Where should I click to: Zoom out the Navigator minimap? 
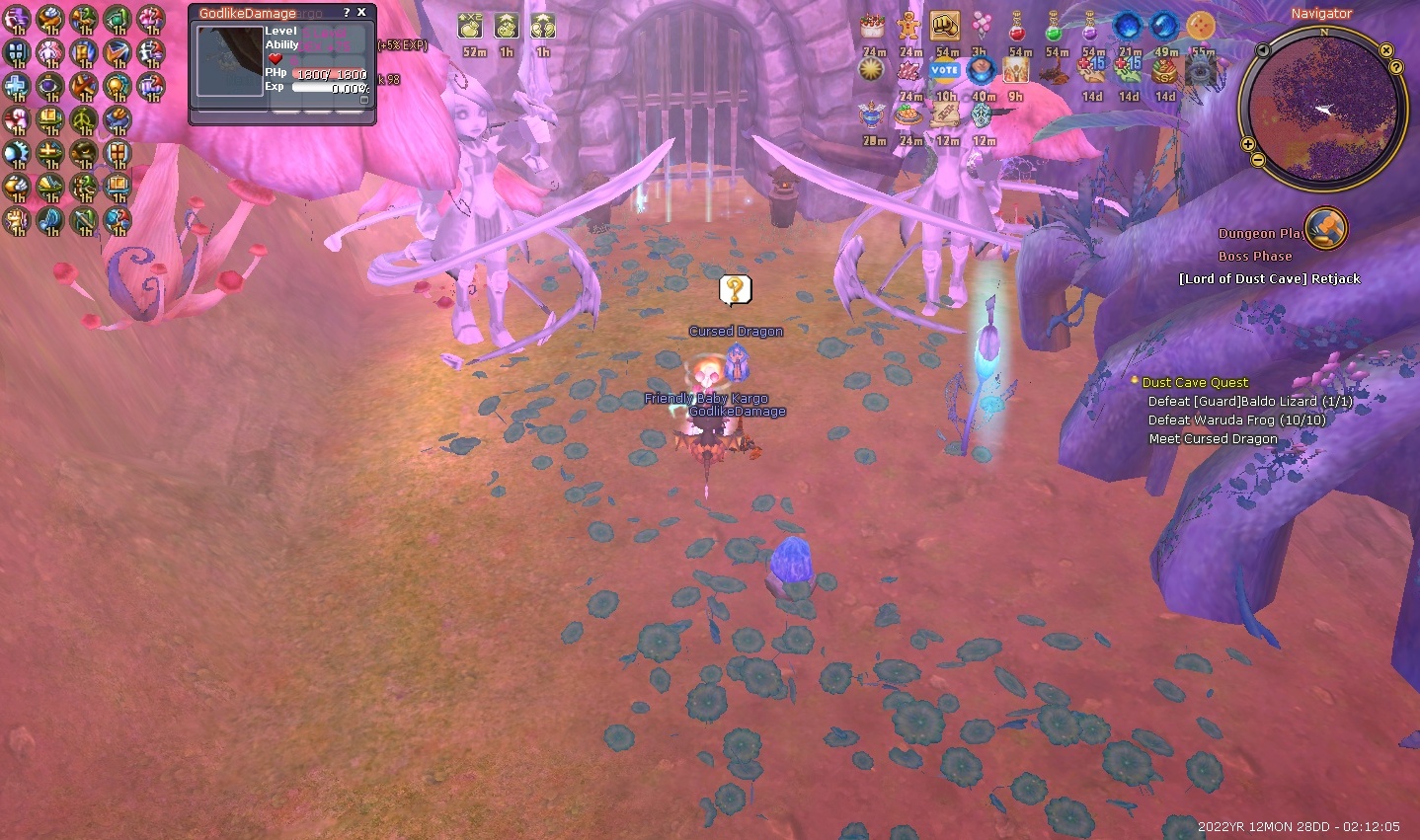pos(1256,160)
